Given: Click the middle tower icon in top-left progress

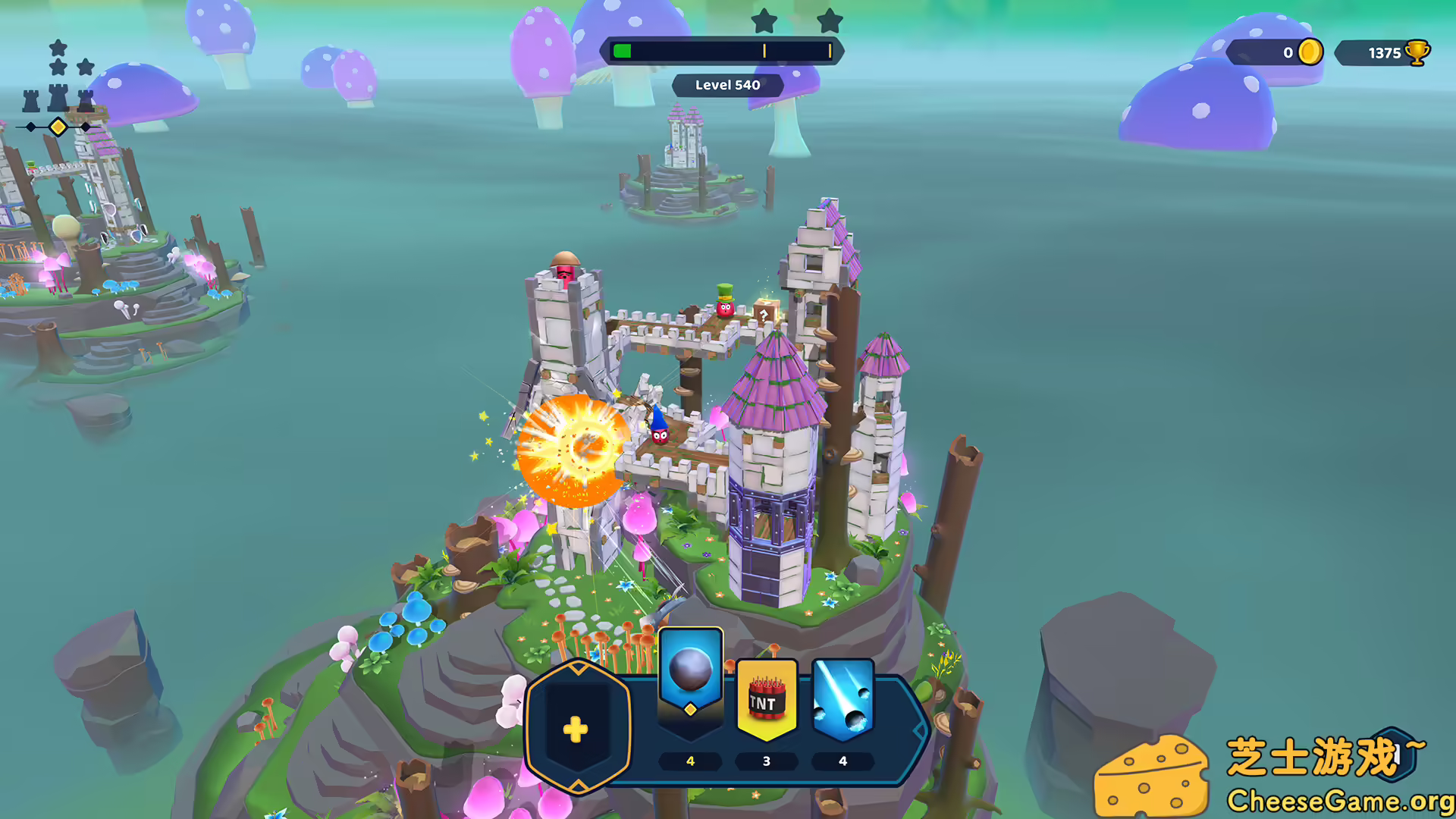Looking at the screenshot, I should point(57,97).
